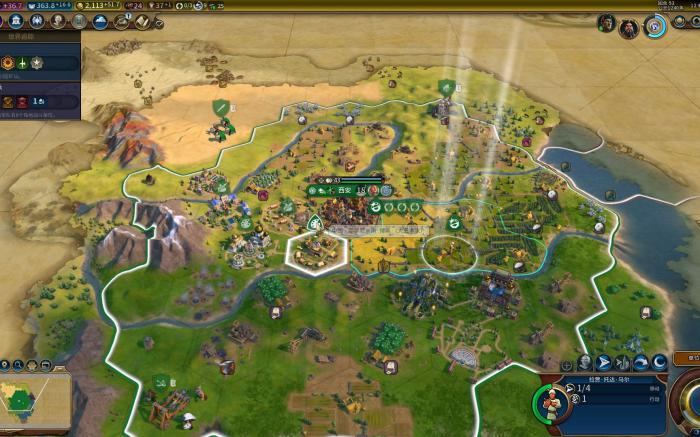Open the Xi'an city banner
The height and width of the screenshot is (437, 700).
[x=342, y=189]
